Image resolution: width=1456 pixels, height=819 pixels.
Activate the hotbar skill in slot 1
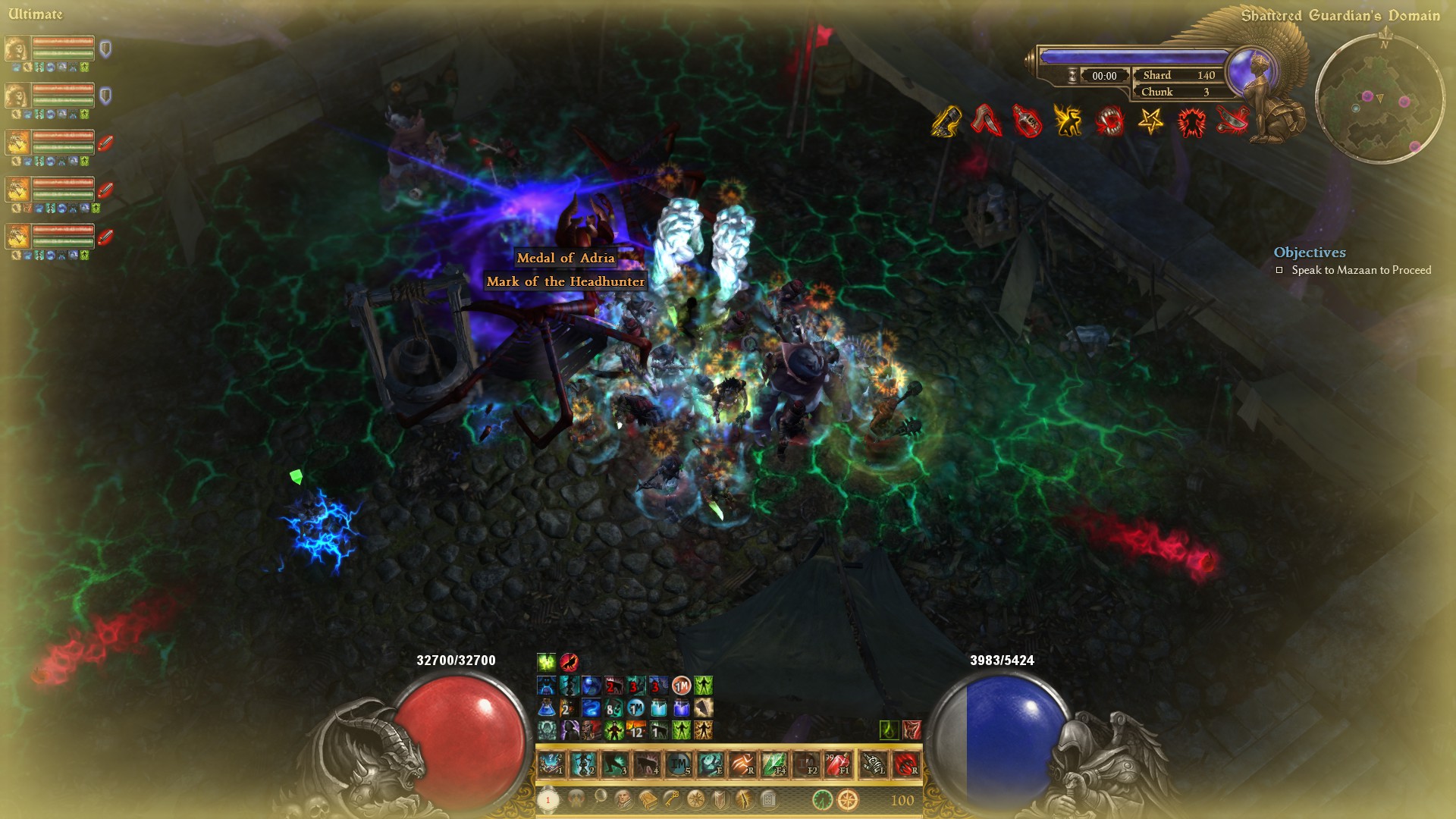point(551,764)
